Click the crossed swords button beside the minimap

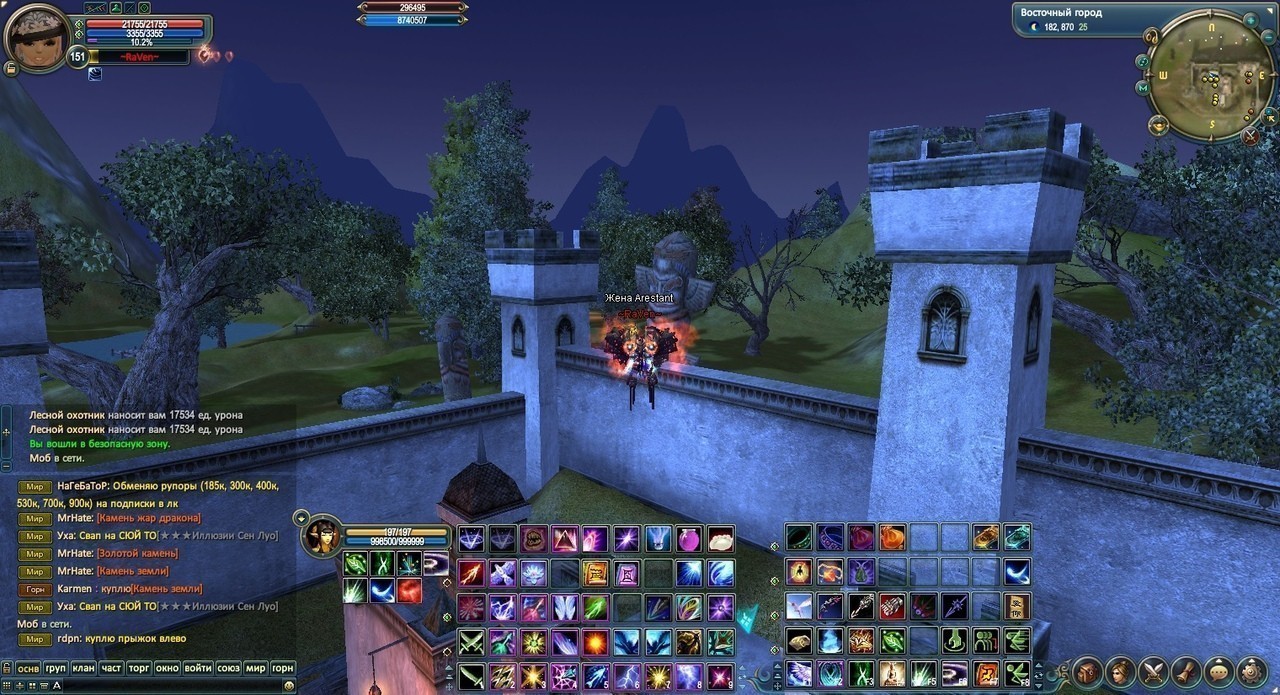tap(1251, 136)
